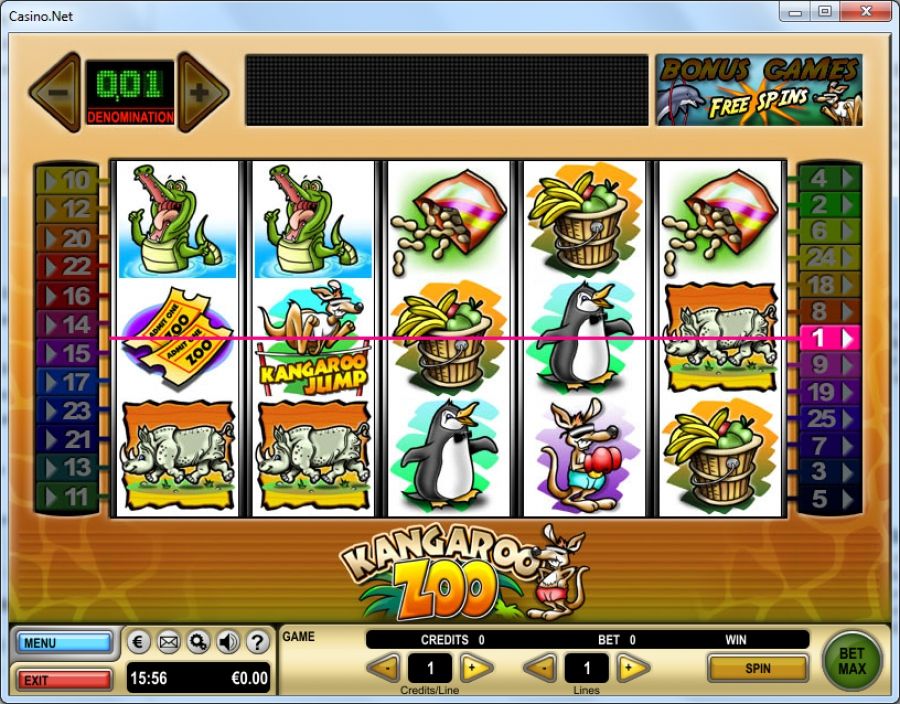Open help with the question mark icon
This screenshot has height=704, width=900.
[257, 642]
